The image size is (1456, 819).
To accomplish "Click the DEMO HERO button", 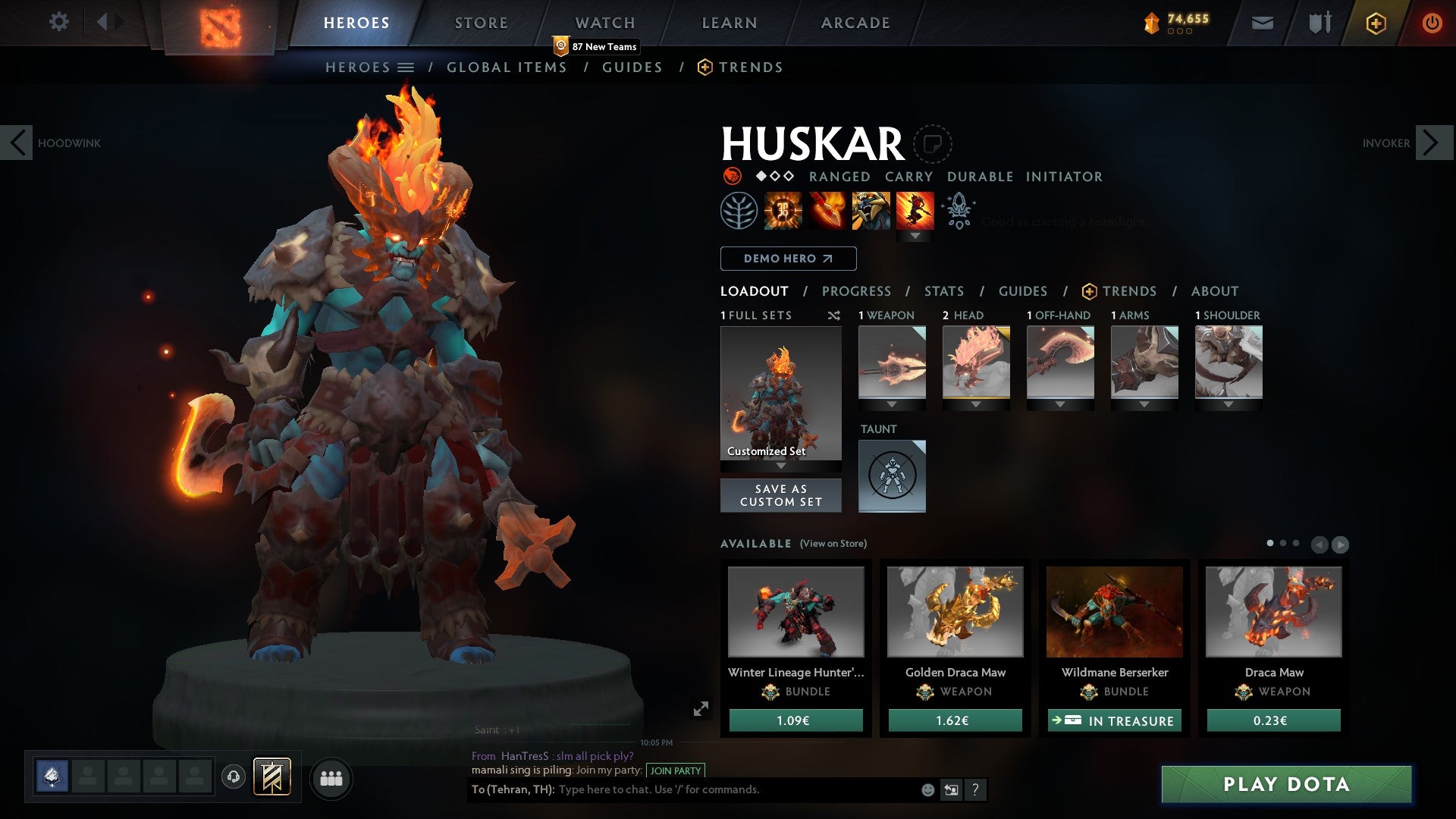I will tap(787, 259).
